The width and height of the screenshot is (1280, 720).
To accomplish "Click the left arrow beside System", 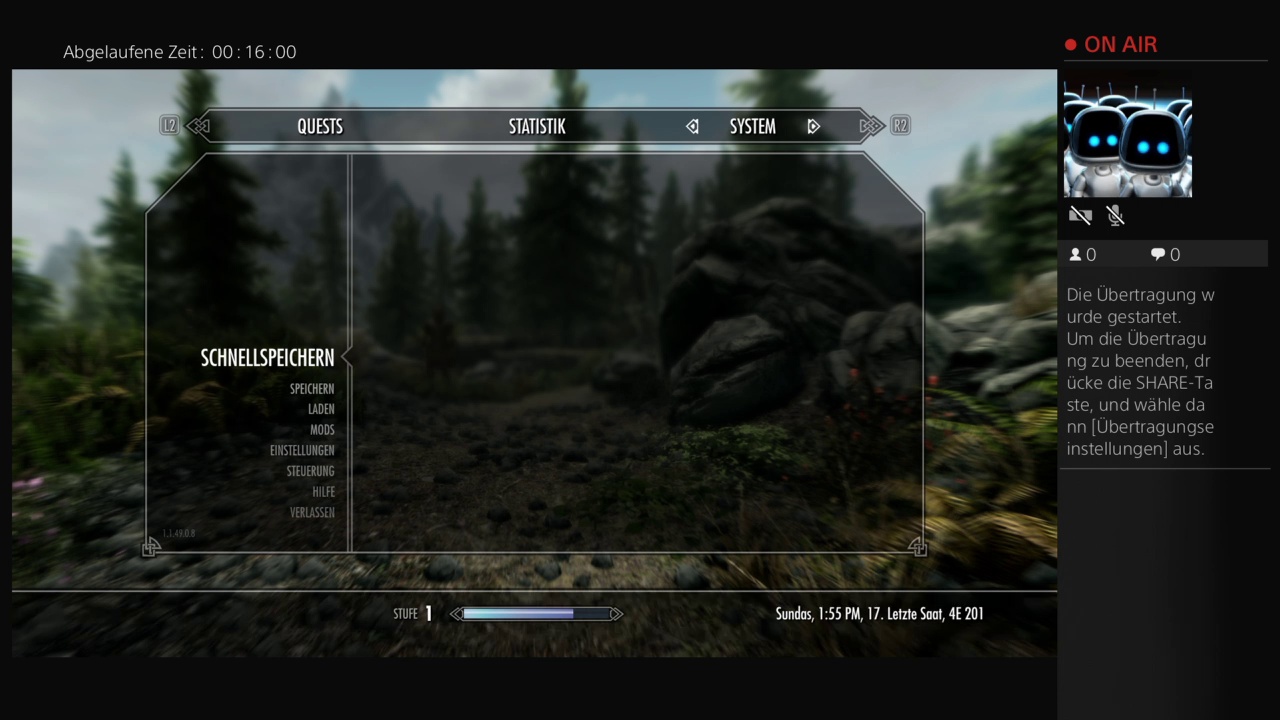I will (x=692, y=127).
